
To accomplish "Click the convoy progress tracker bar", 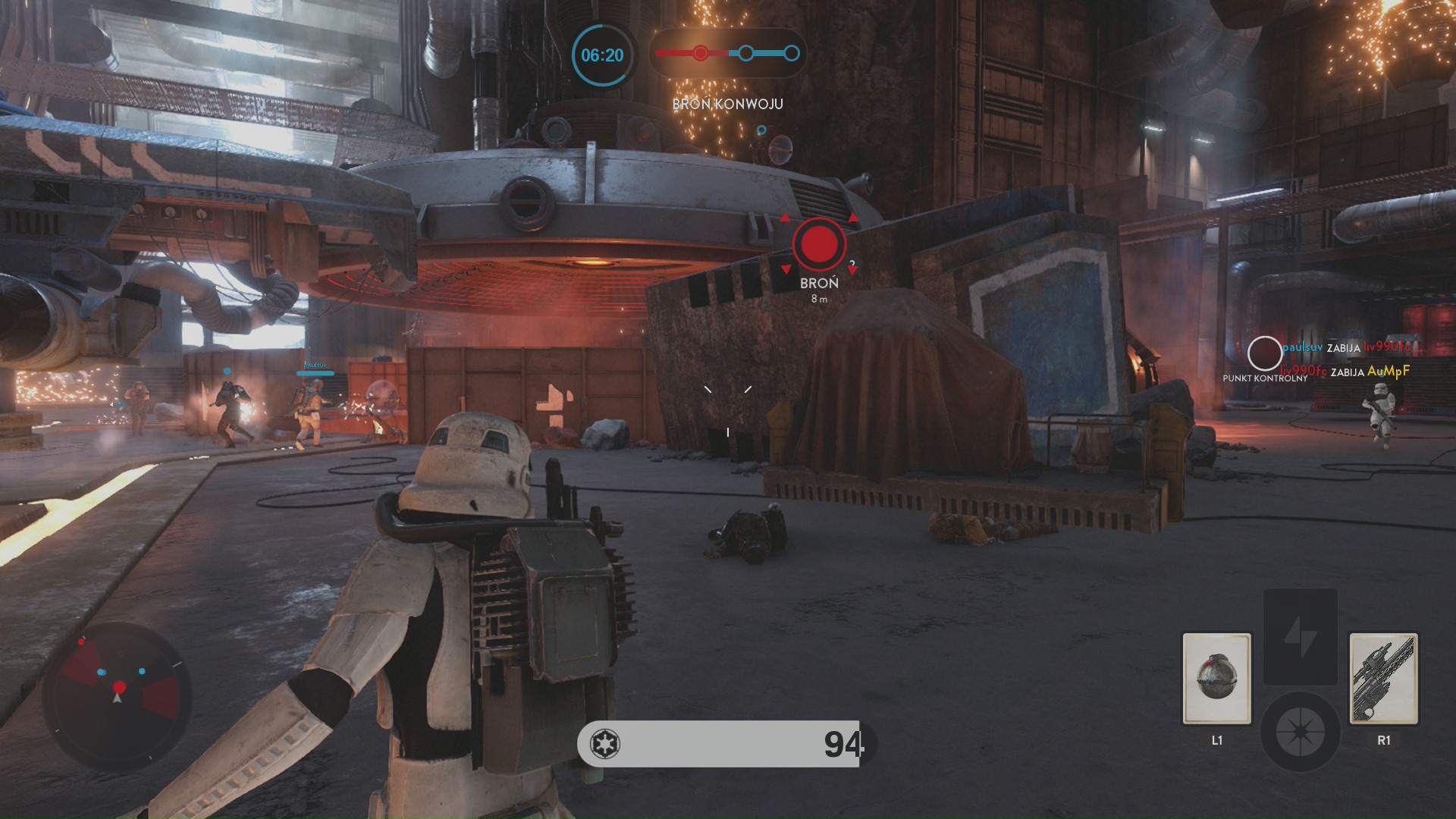I will [x=727, y=53].
